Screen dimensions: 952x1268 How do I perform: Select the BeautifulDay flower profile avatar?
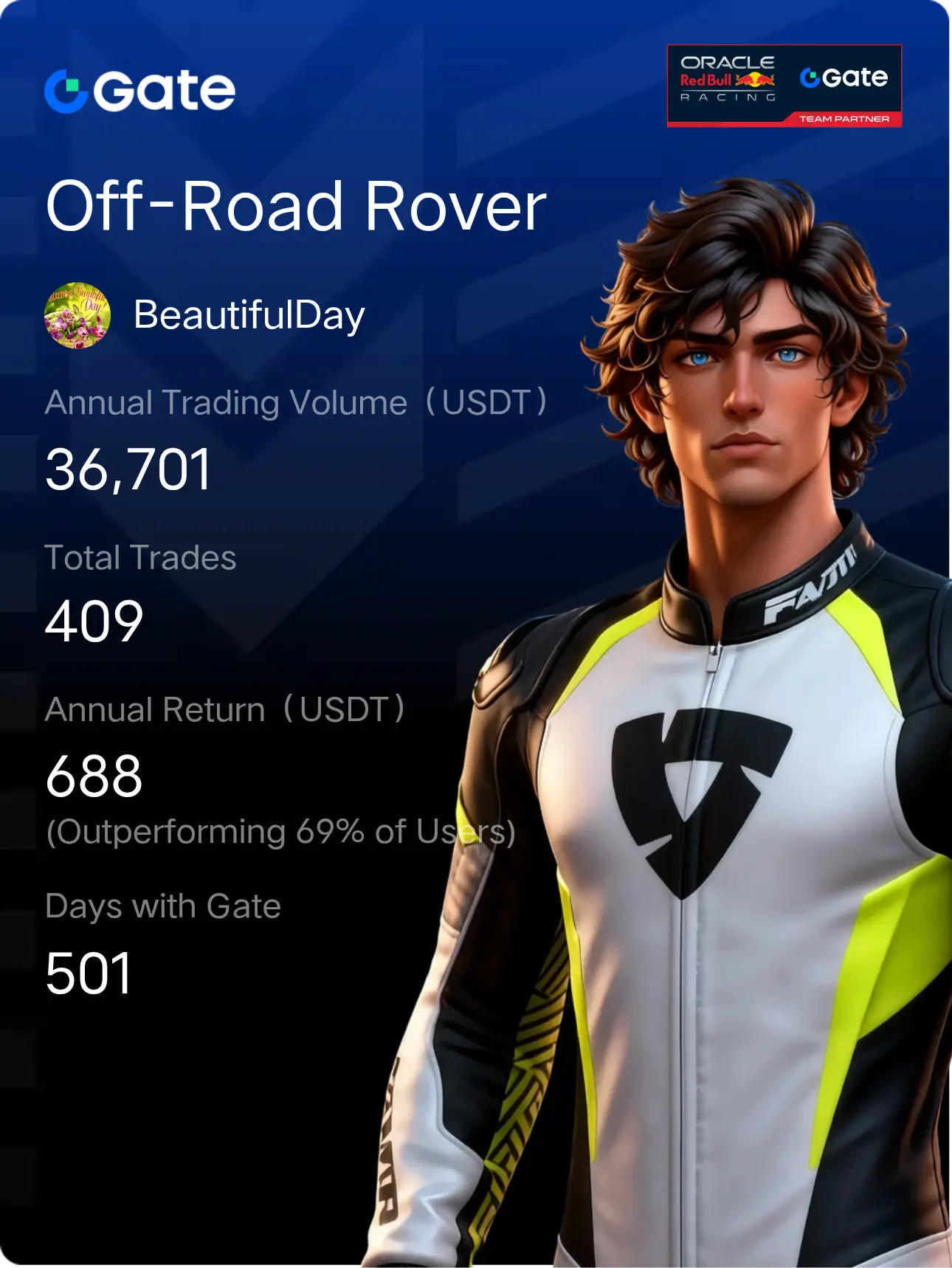click(x=77, y=315)
